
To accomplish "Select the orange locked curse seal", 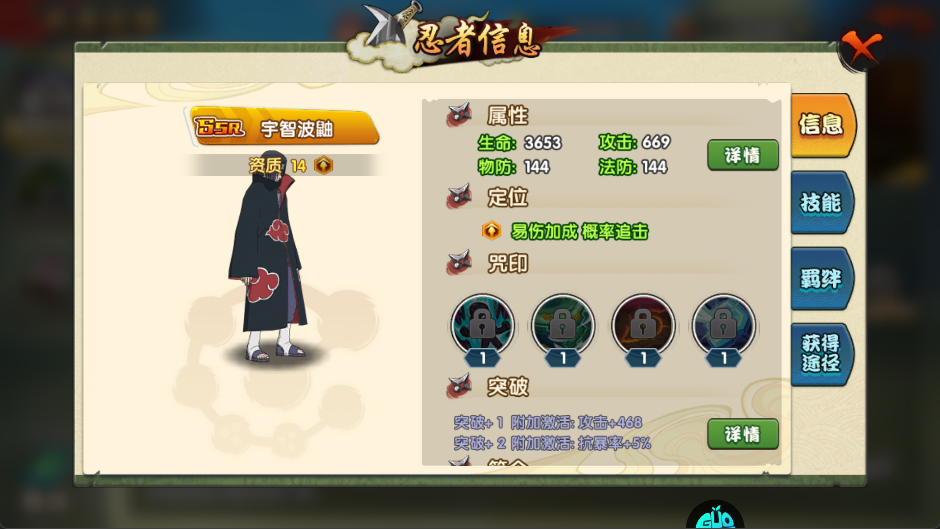I will click(x=643, y=324).
